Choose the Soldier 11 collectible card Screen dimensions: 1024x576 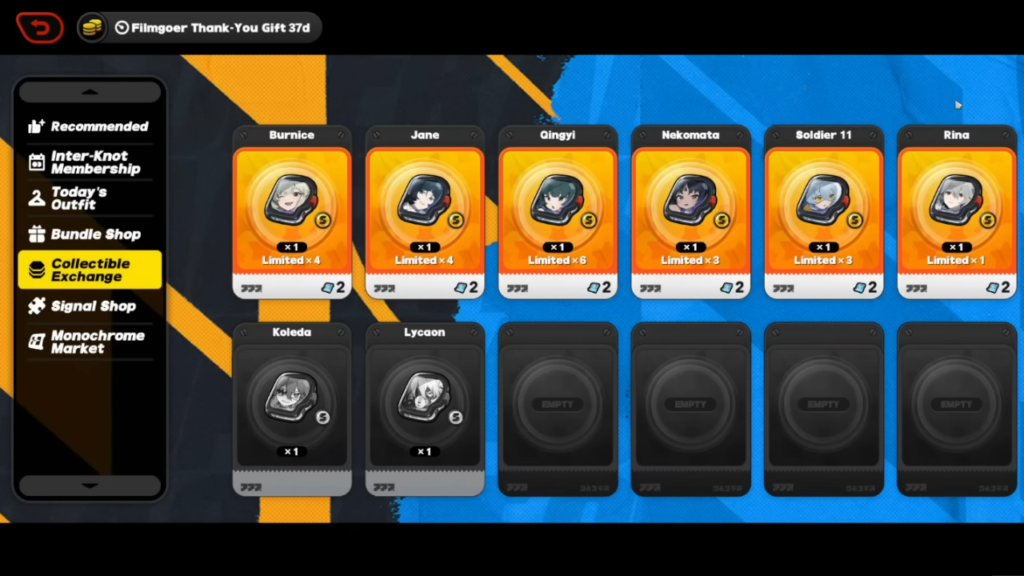[823, 212]
